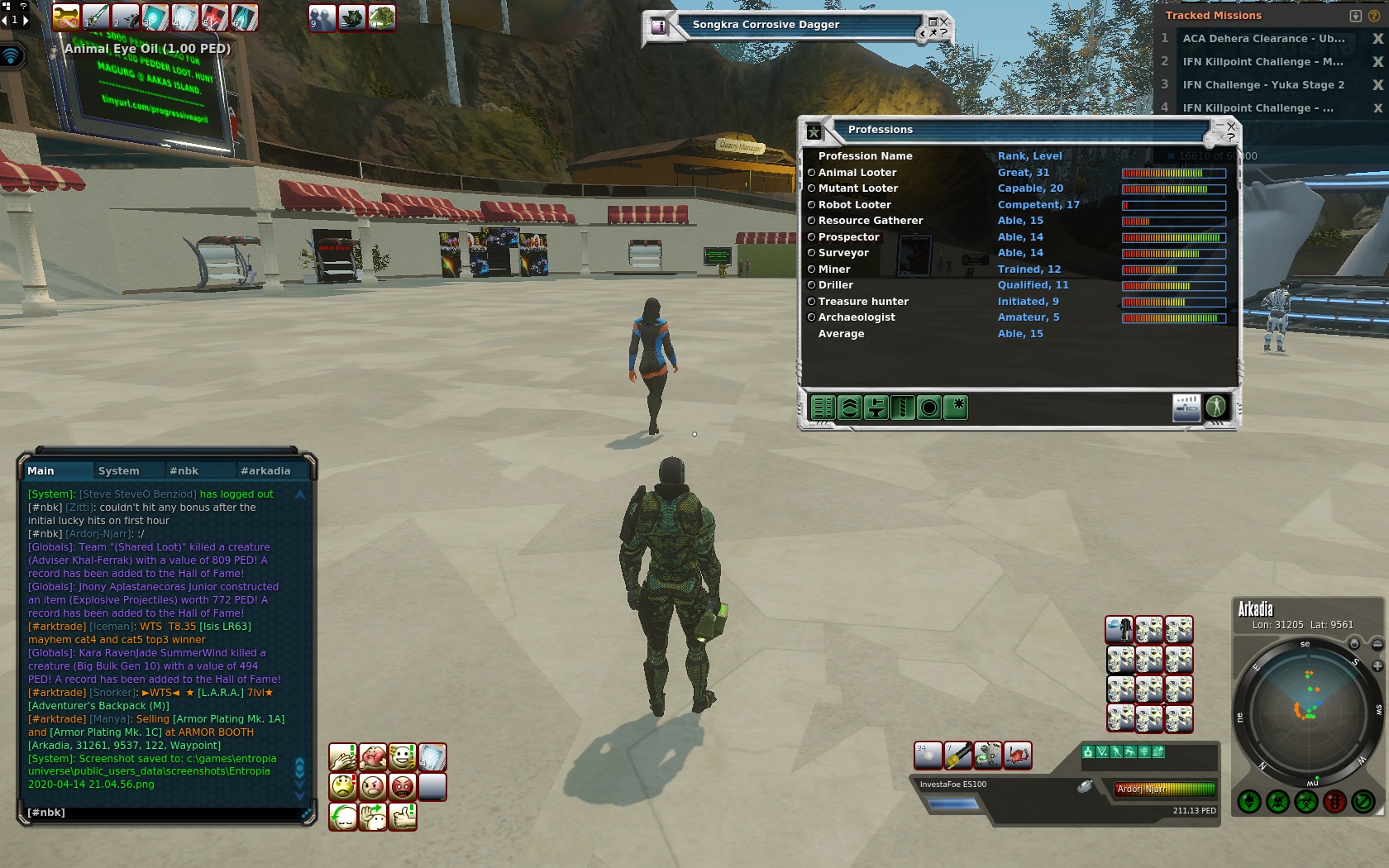
Task: Select the Animal Looter profession radio button
Action: 811,173
